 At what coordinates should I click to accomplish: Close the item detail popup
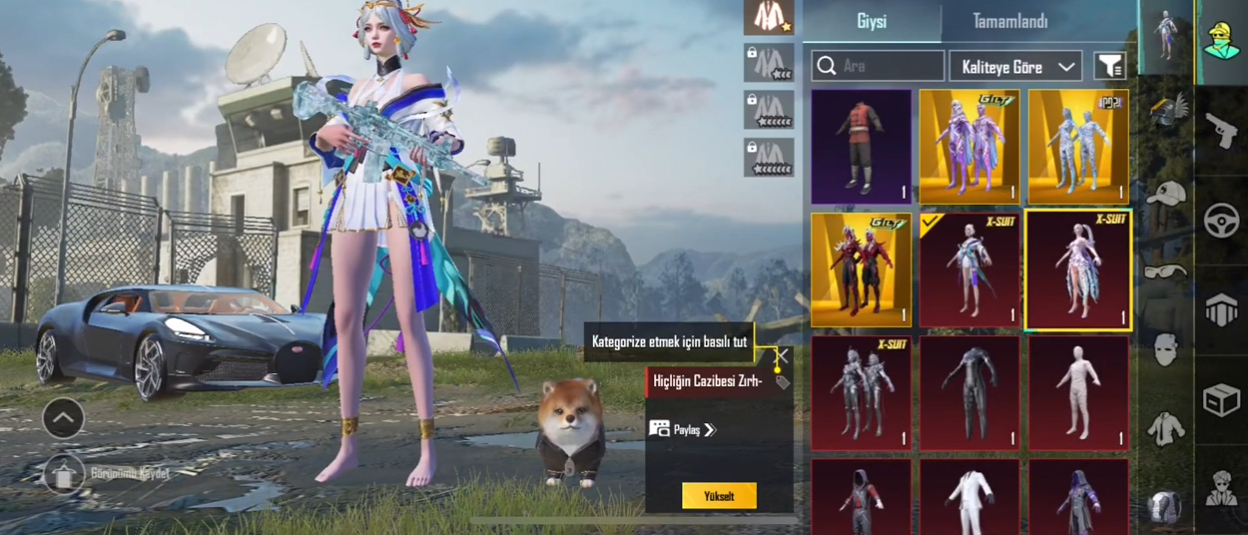(x=782, y=356)
